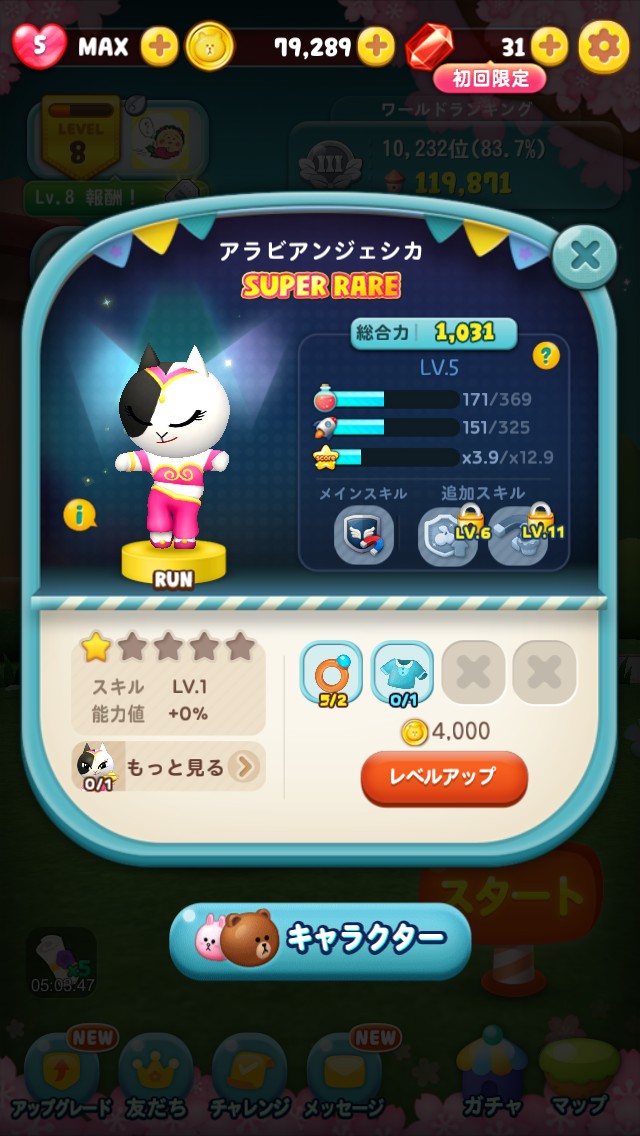Add more hearts with plus button
Viewport: 640px width, 1136px height.
(x=159, y=46)
